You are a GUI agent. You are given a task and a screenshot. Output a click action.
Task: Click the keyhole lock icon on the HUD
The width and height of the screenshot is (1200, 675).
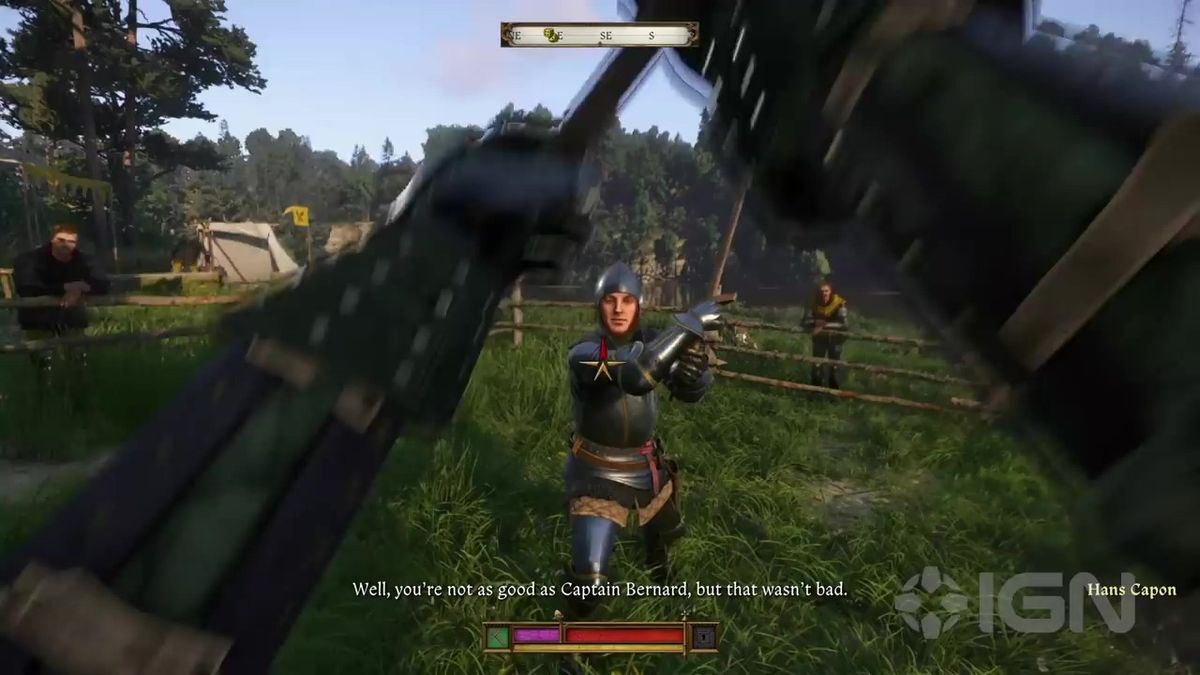tap(705, 636)
